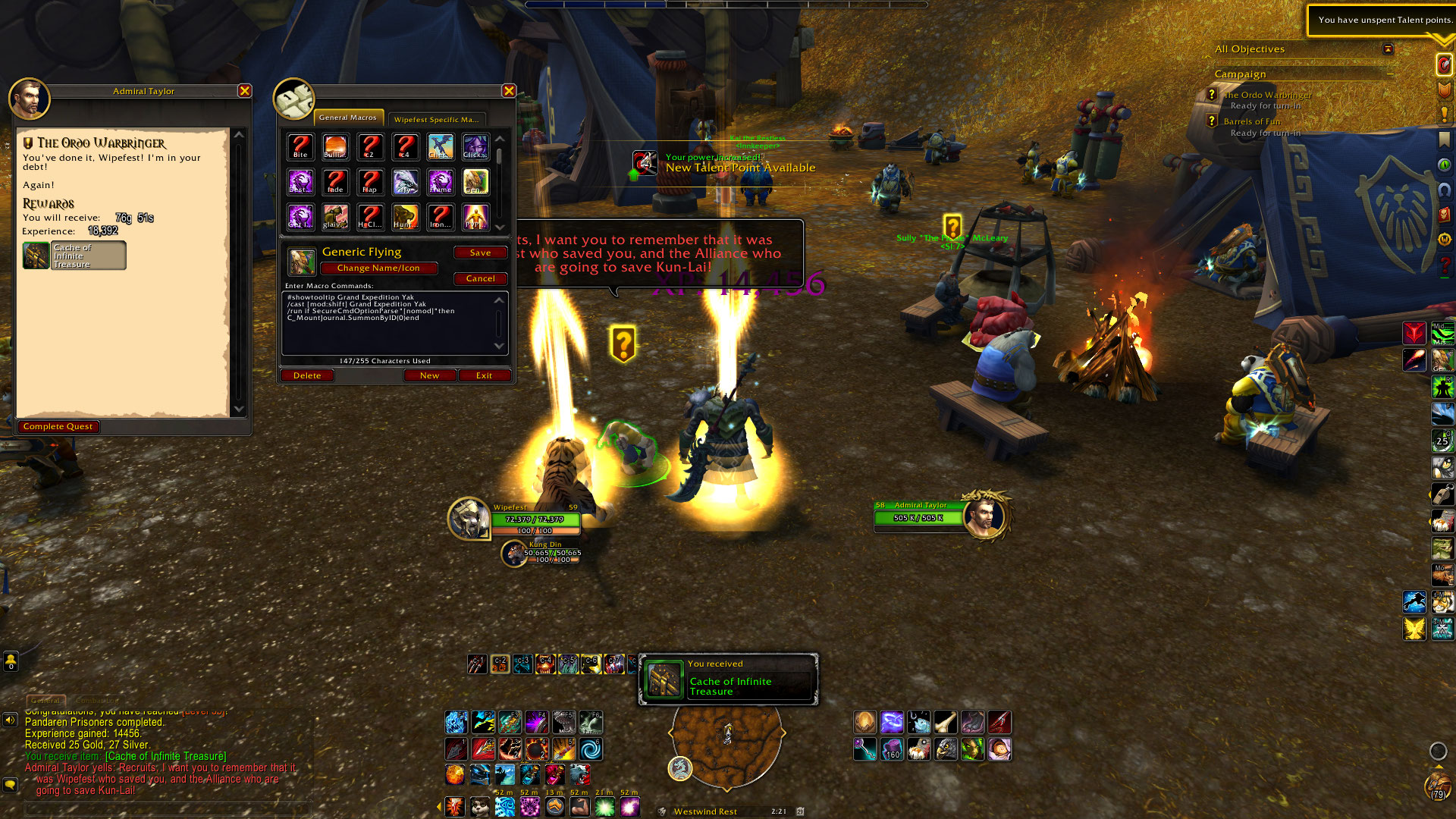This screenshot has width=1456, height=819.
Task: Save the Generic Flying macro
Action: point(480,253)
